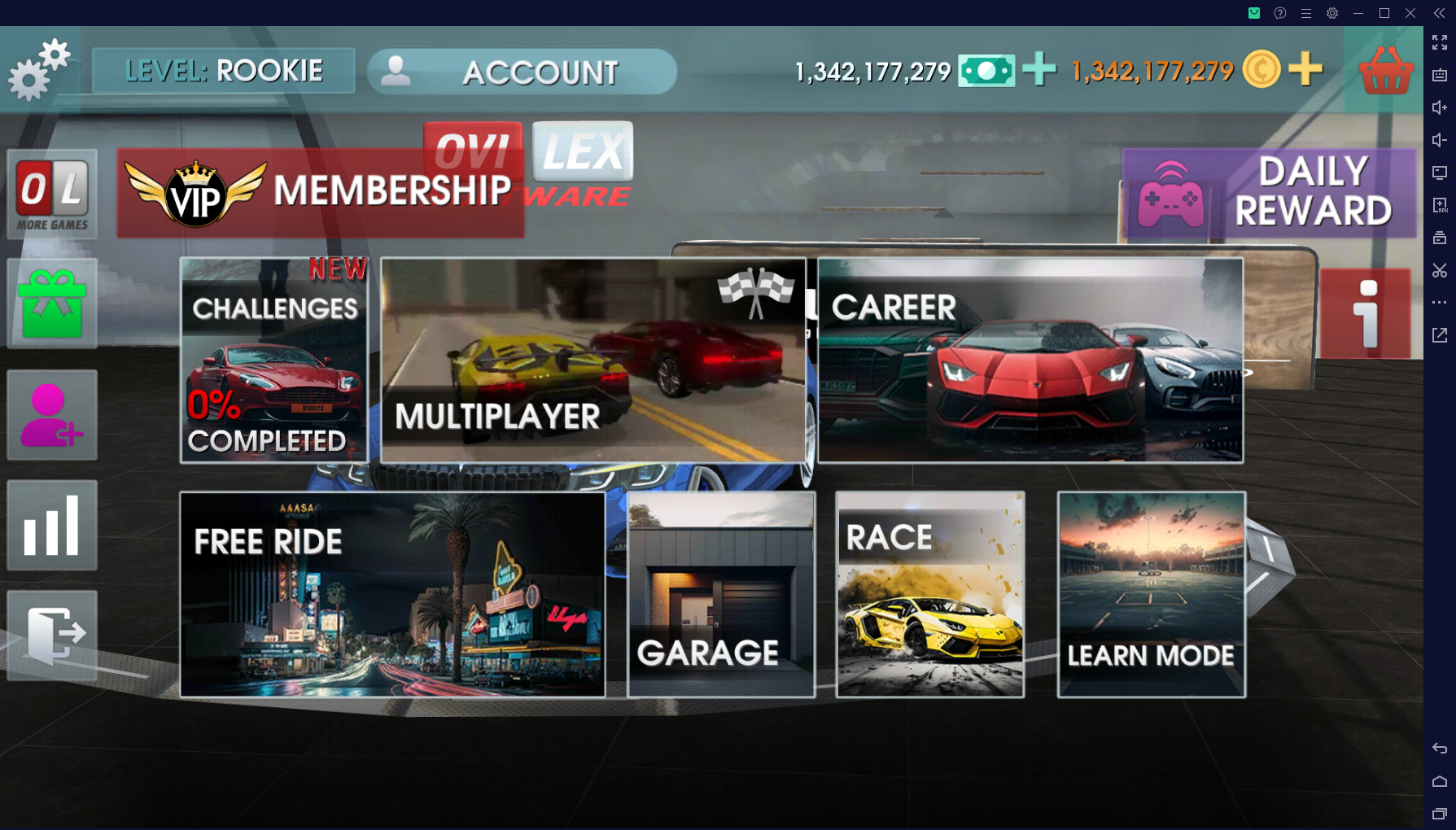Open More Games tile

coord(52,194)
